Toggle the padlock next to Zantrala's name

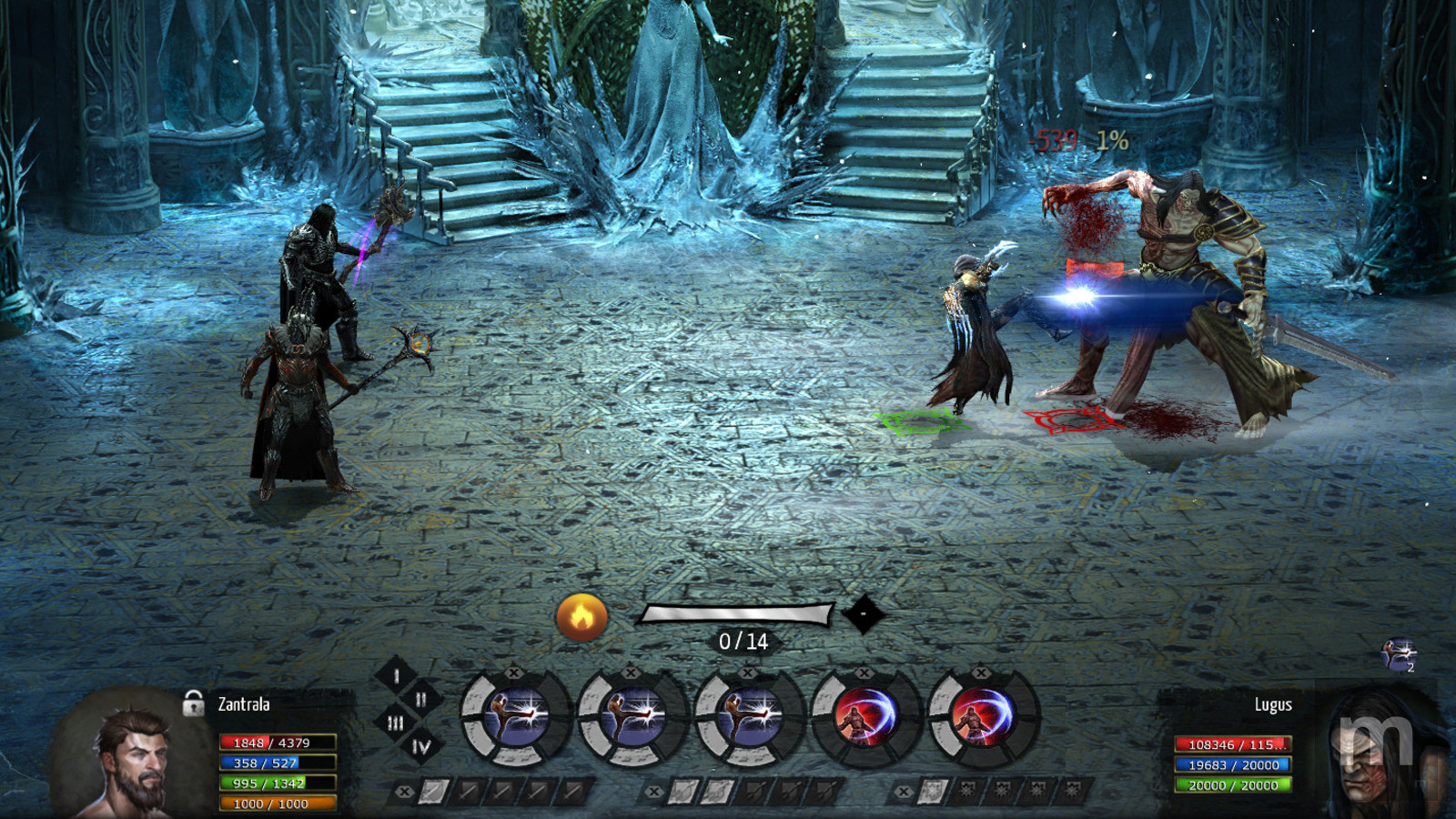click(193, 703)
